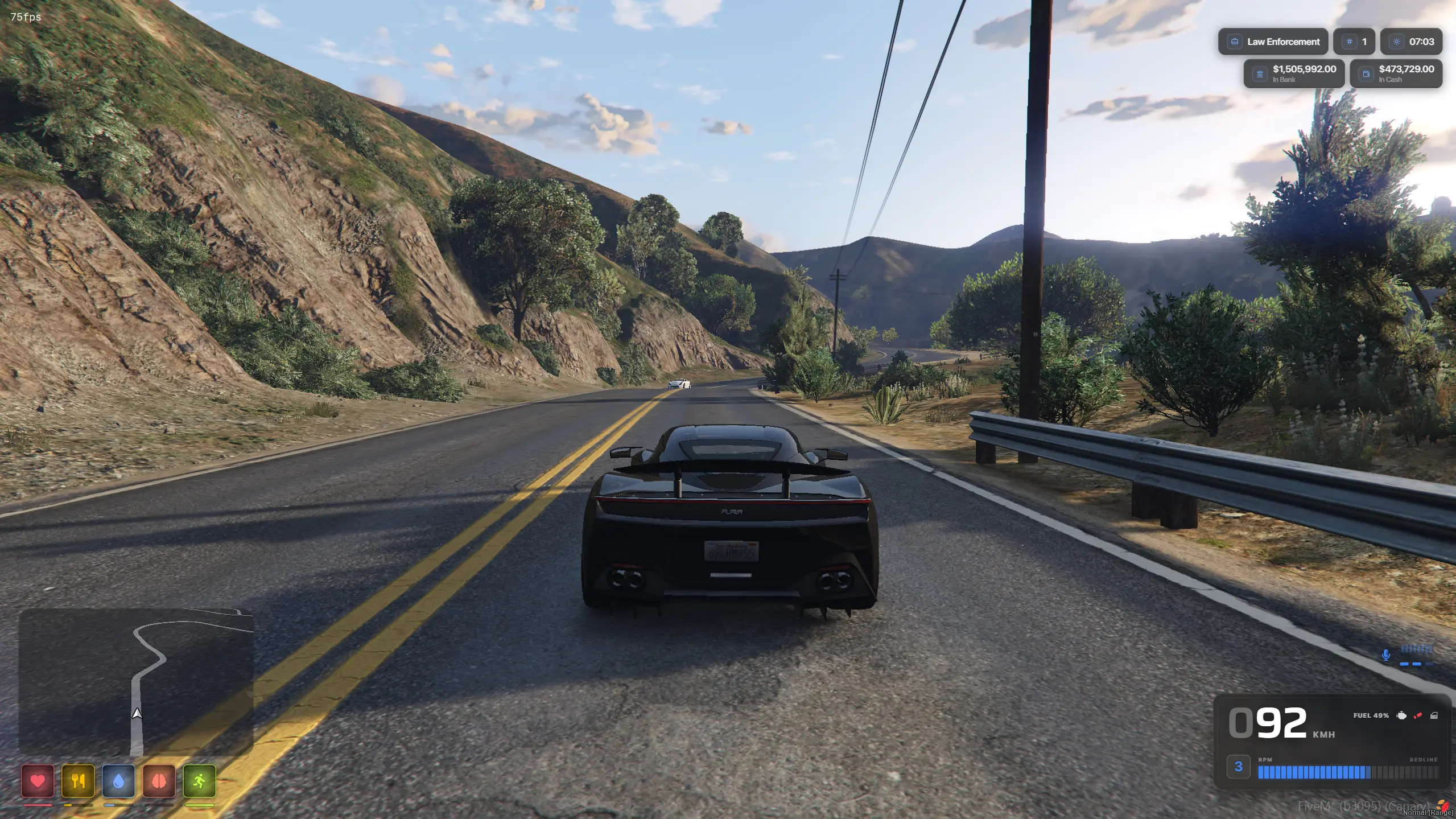Image resolution: width=1456 pixels, height=819 pixels.
Task: Select the In Cash wallet panel
Action: coord(1396,73)
